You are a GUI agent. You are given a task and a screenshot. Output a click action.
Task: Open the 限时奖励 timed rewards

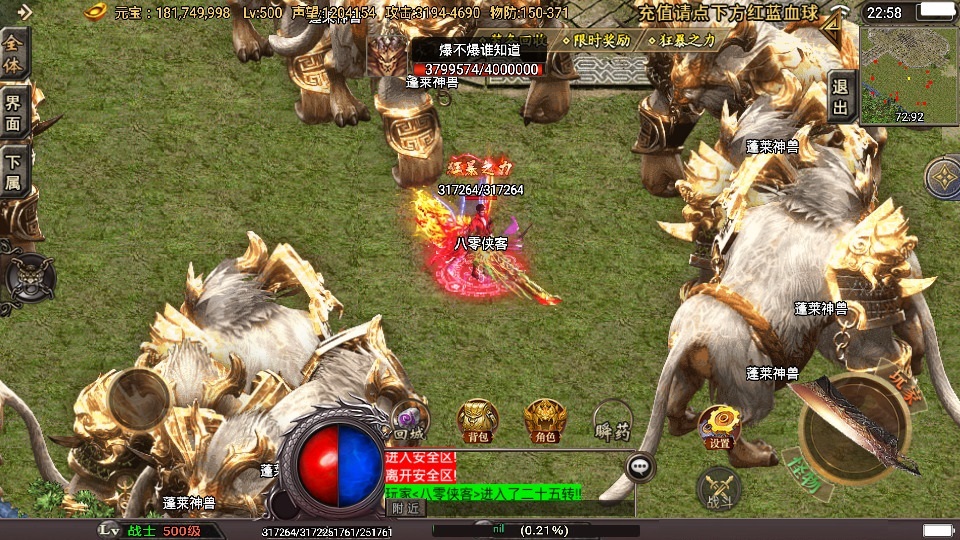coord(599,41)
